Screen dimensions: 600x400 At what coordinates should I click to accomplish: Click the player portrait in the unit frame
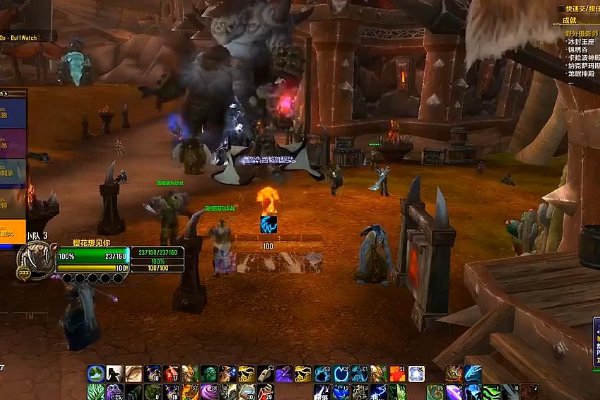(x=28, y=262)
